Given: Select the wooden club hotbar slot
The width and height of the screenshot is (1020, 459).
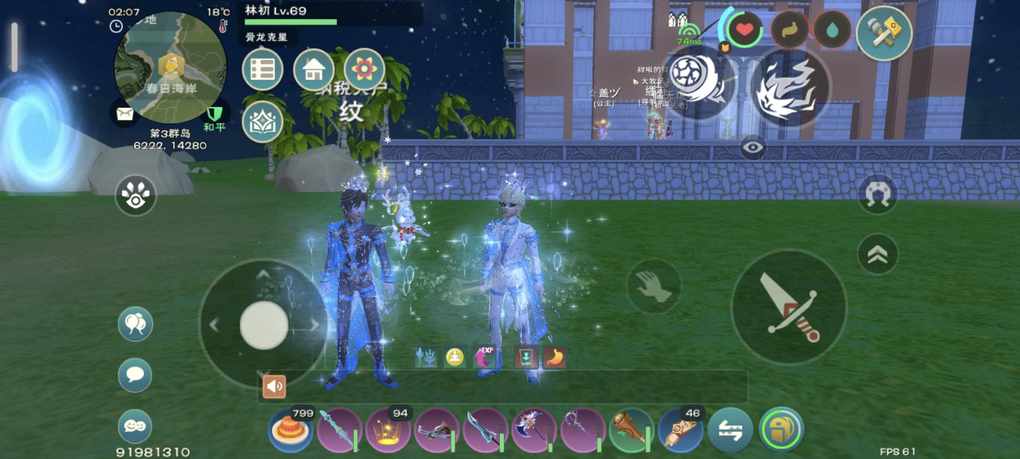Looking at the screenshot, I should coord(631,432).
